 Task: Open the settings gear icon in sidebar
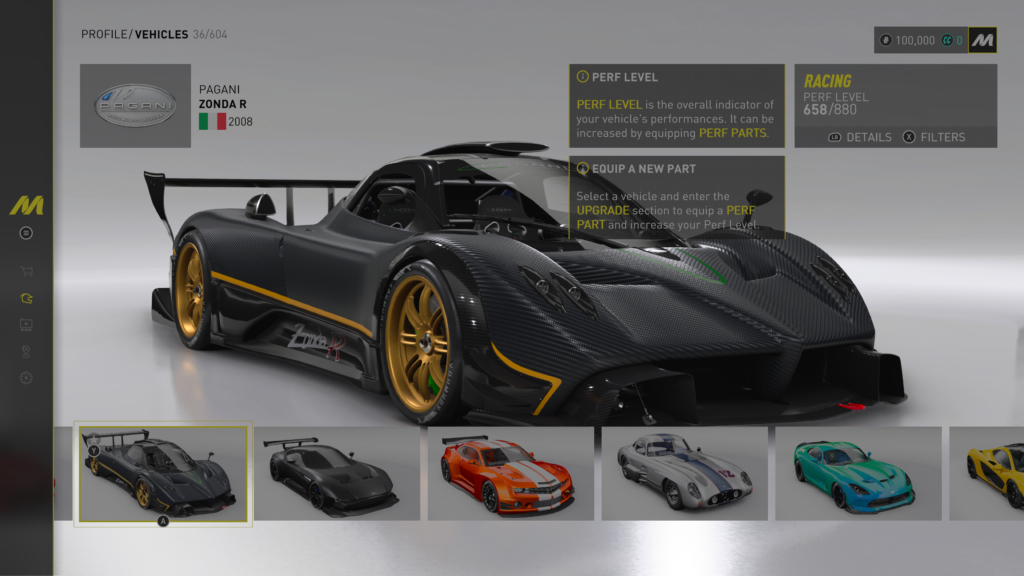pos(26,378)
